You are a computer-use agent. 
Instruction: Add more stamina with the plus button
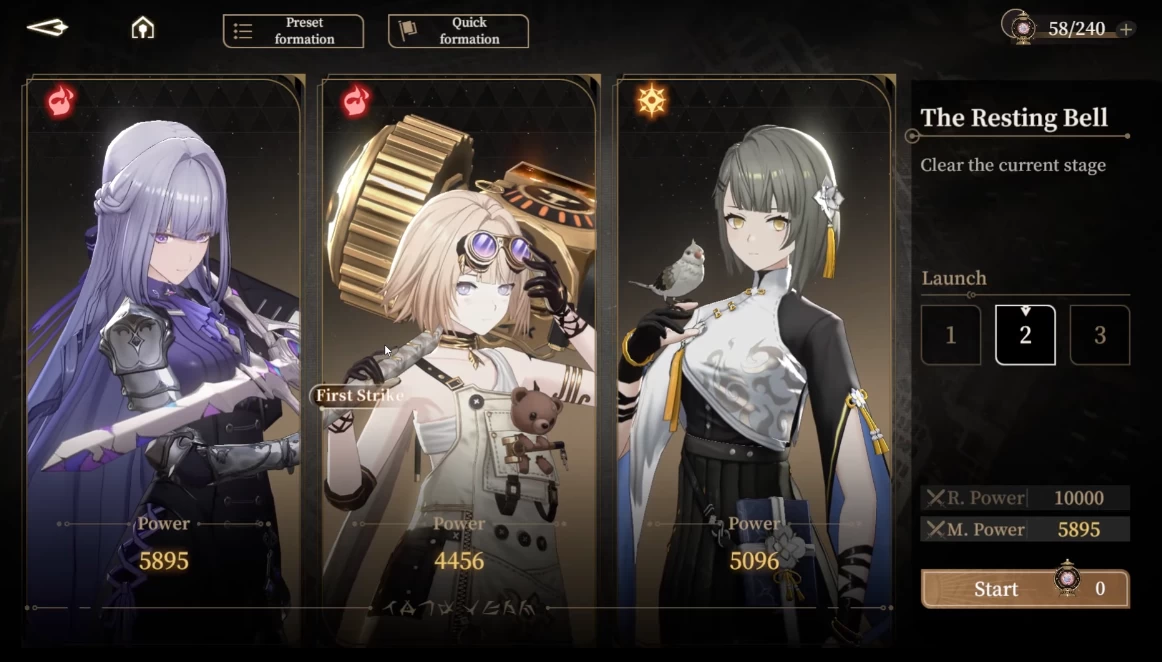click(1126, 29)
